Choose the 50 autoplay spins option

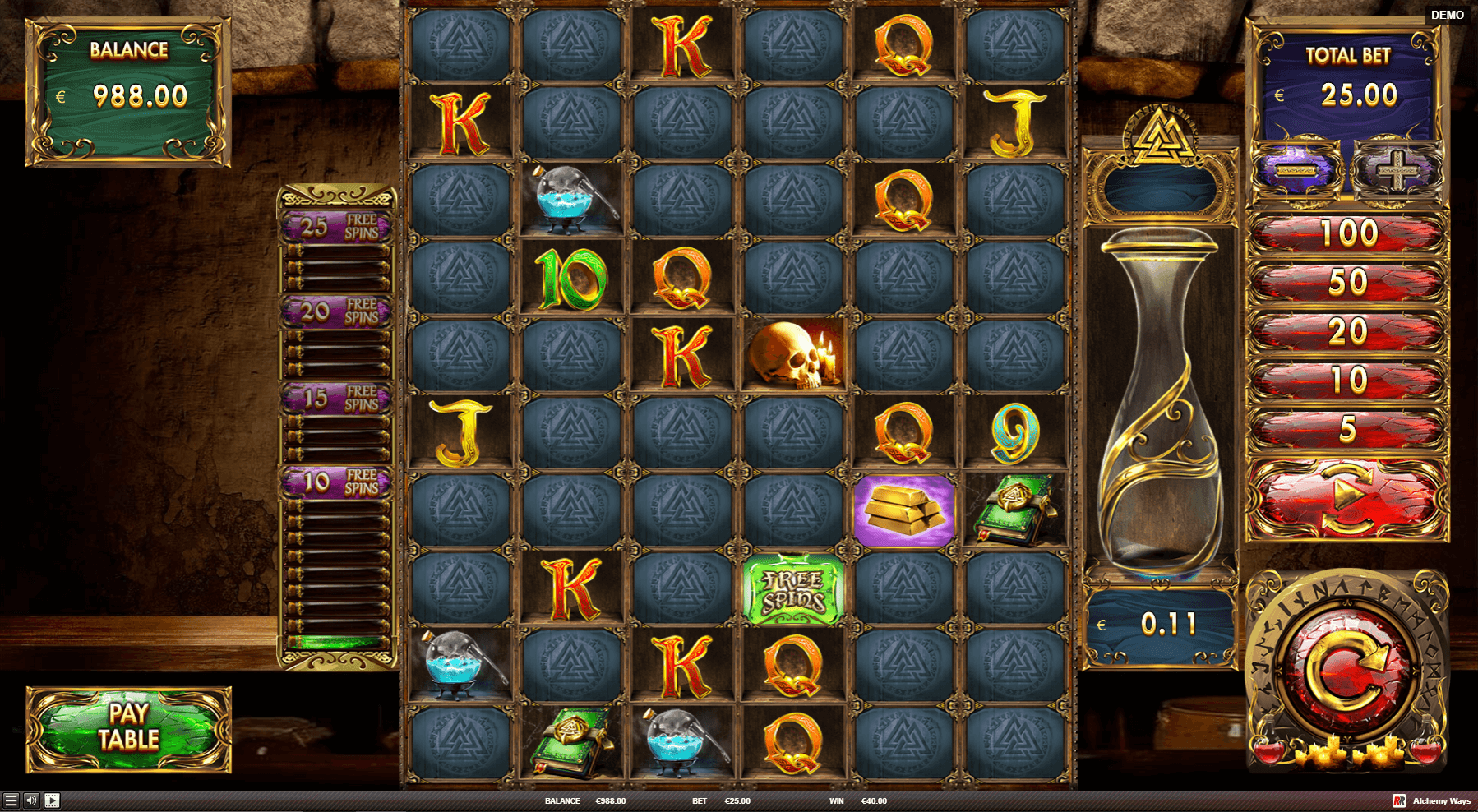pyautogui.click(x=1347, y=283)
